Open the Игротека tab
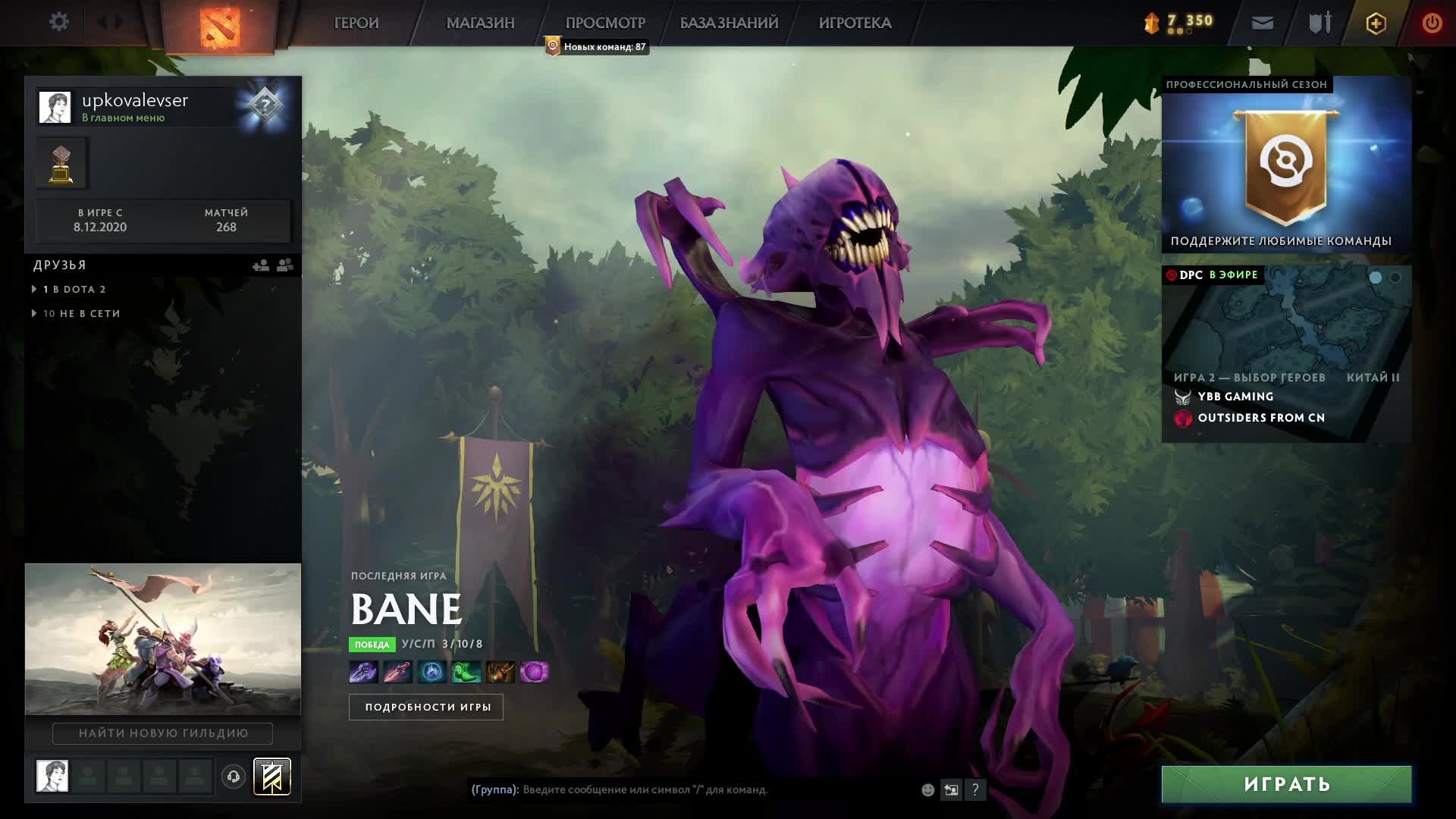1456x819 pixels. [855, 23]
